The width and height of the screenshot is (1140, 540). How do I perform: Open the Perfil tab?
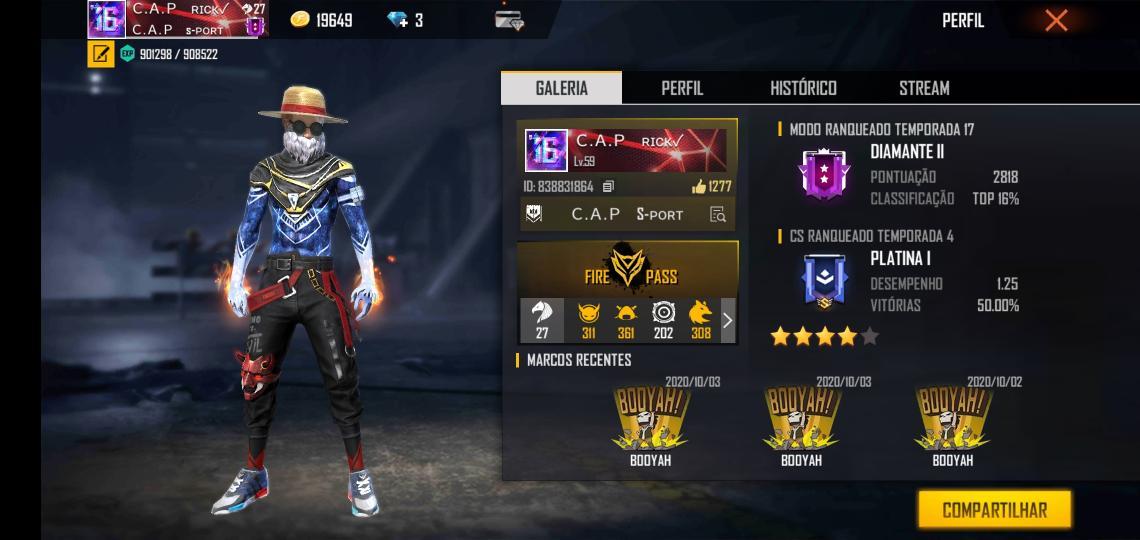tap(682, 88)
